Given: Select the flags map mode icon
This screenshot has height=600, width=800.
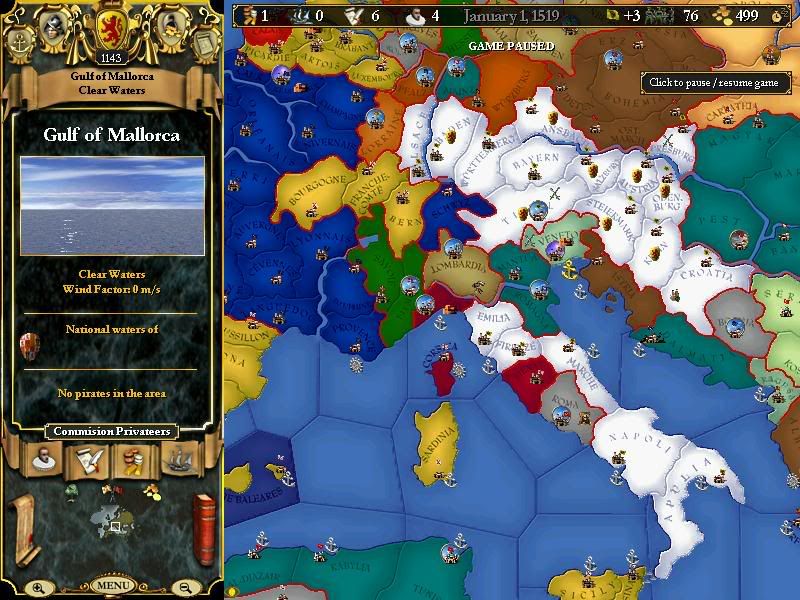Looking at the screenshot, I should (x=110, y=490).
